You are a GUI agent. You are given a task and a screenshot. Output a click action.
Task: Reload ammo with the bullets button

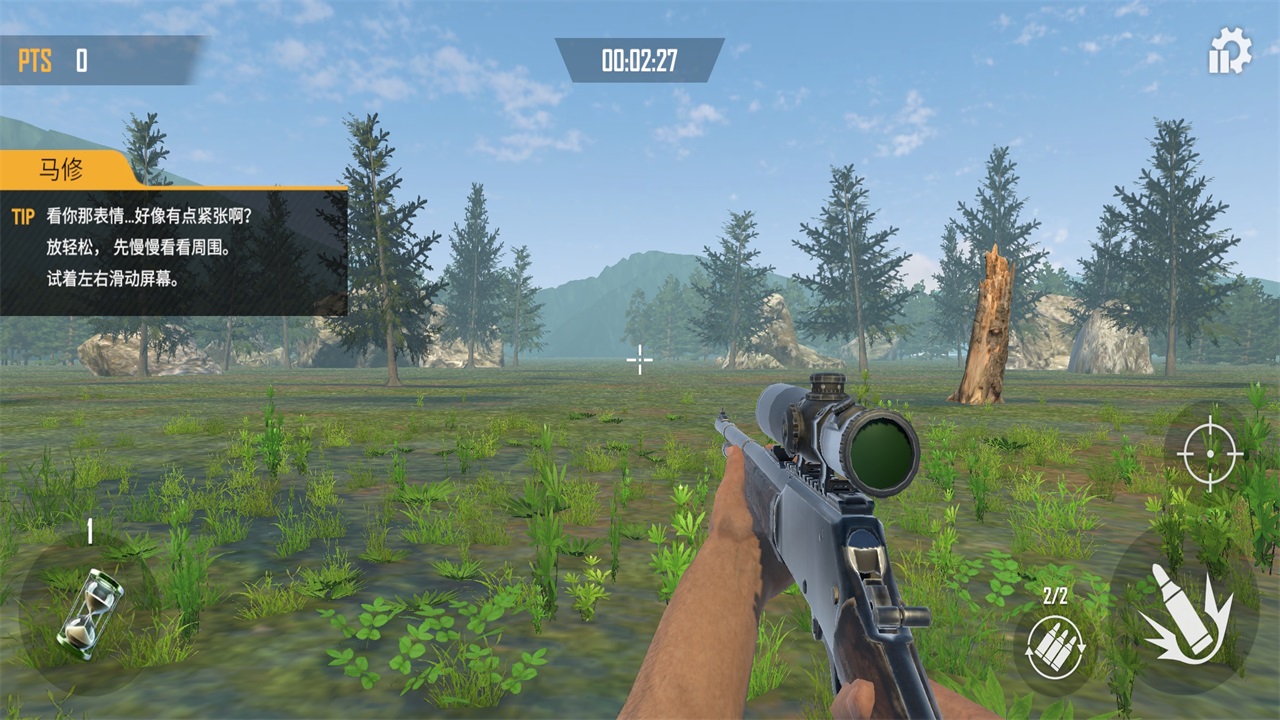click(x=1055, y=647)
